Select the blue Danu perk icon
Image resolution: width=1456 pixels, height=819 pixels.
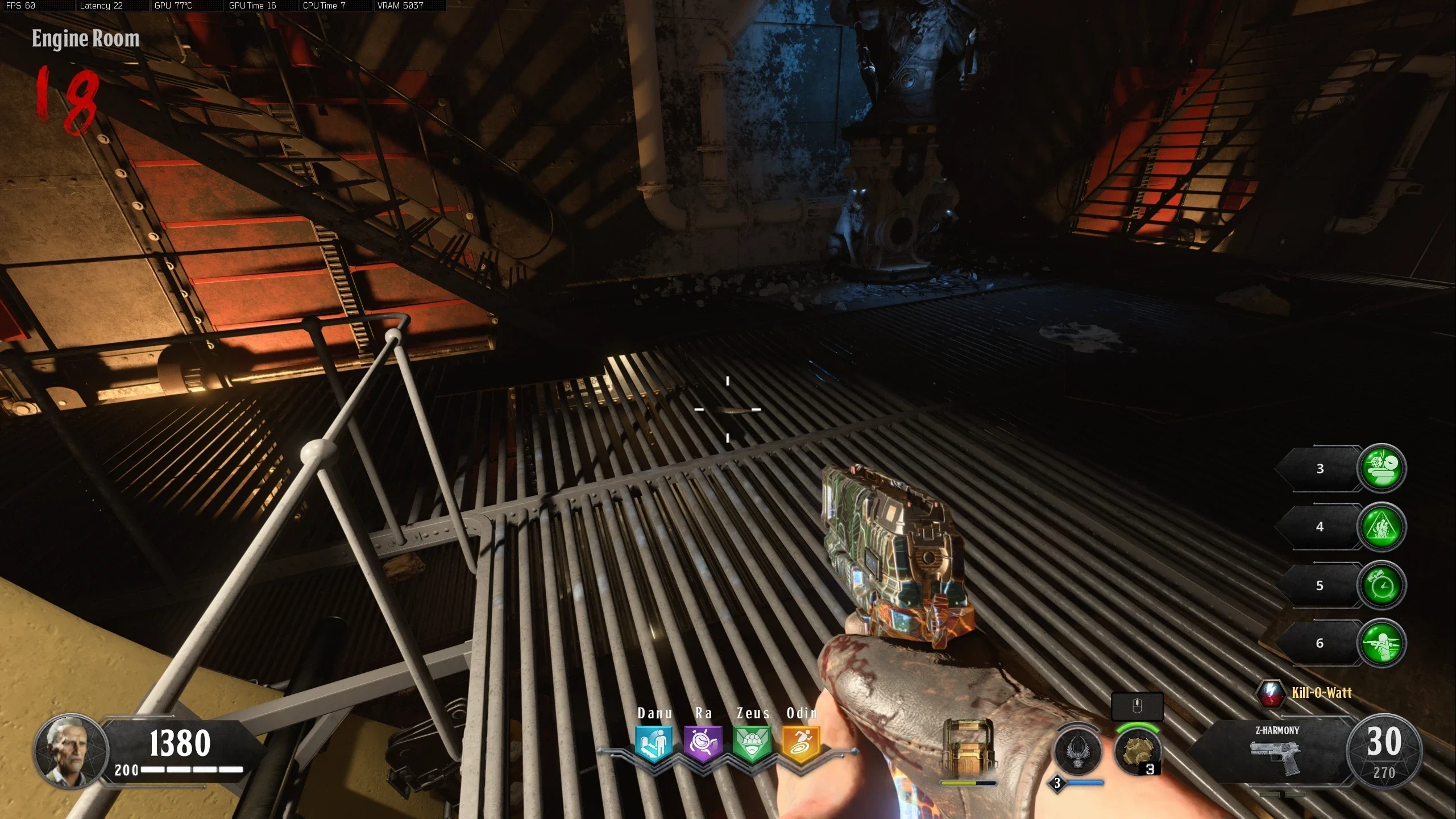[x=654, y=742]
